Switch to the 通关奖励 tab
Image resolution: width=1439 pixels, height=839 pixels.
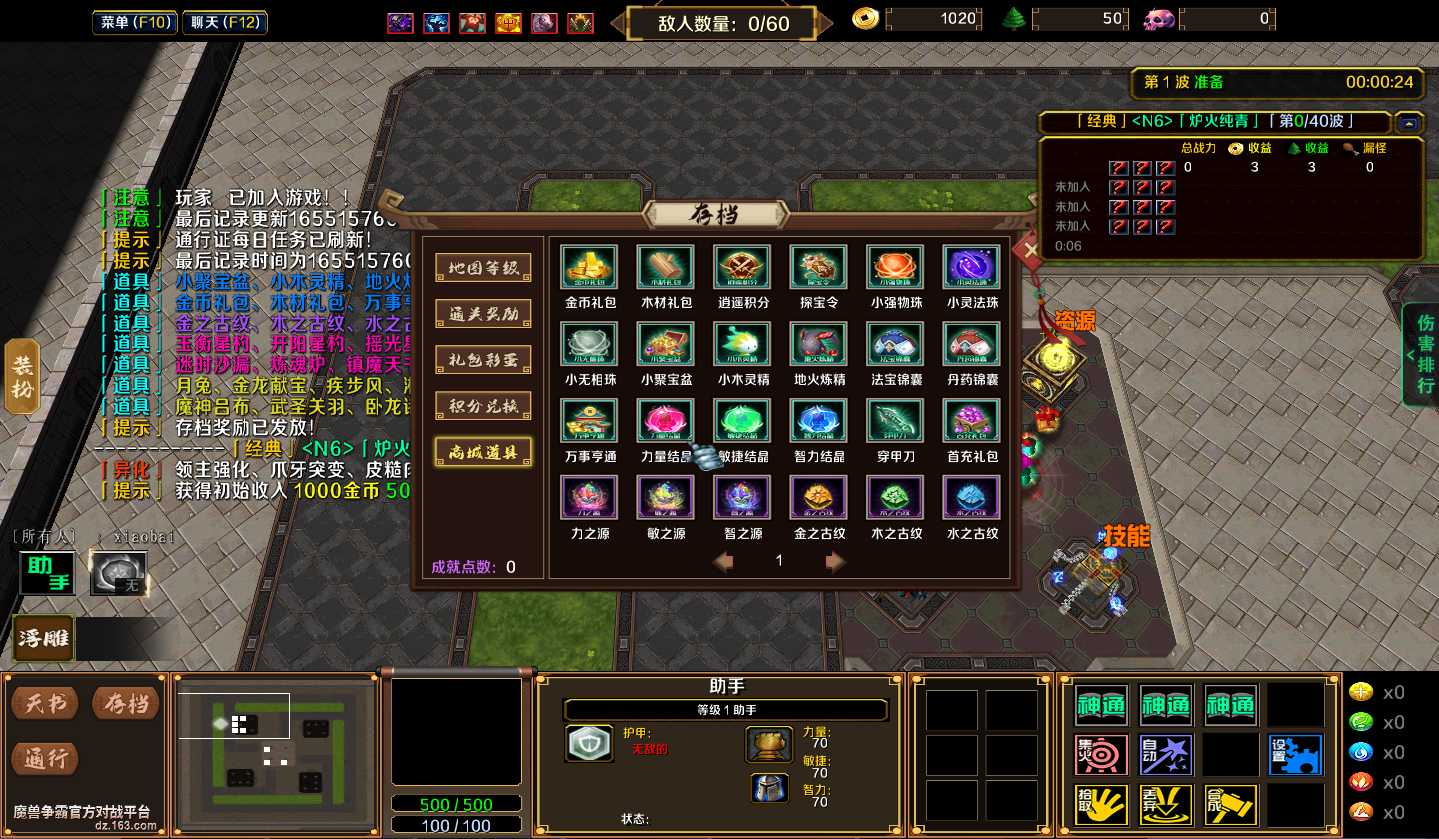(483, 314)
